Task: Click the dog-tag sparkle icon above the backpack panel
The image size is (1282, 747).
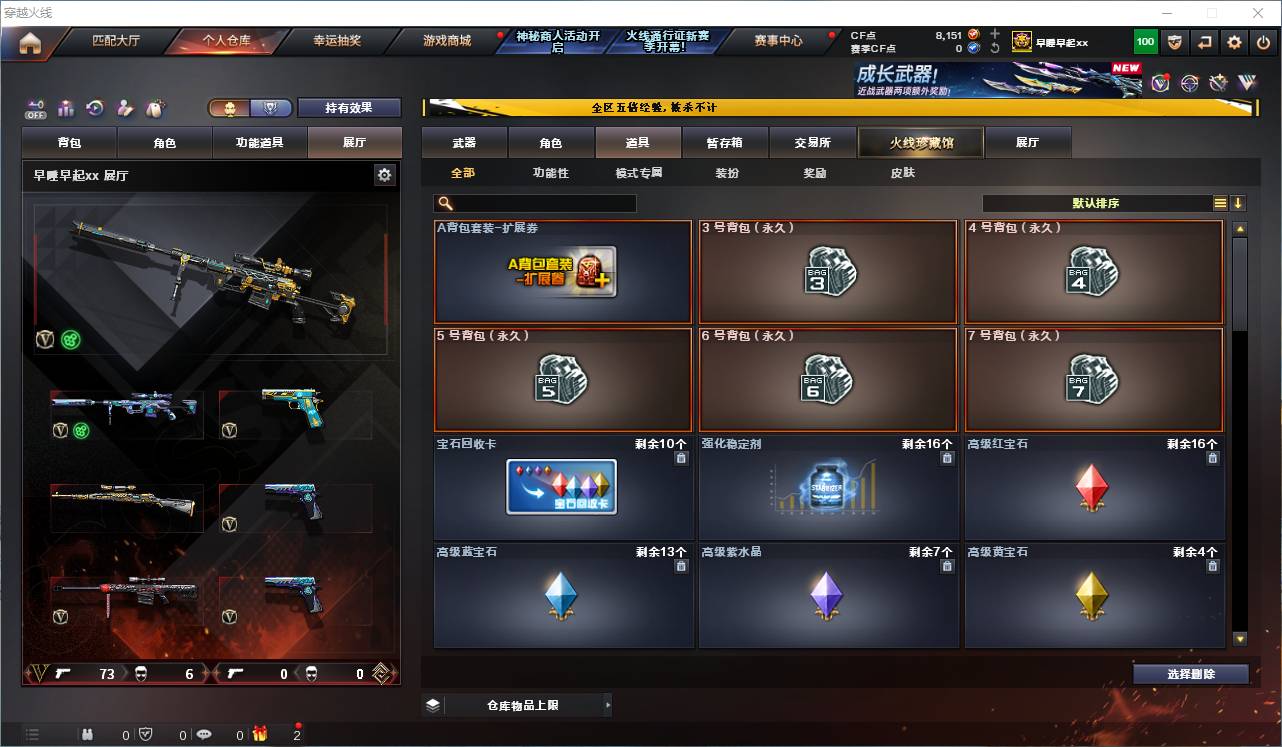Action: click(x=153, y=108)
